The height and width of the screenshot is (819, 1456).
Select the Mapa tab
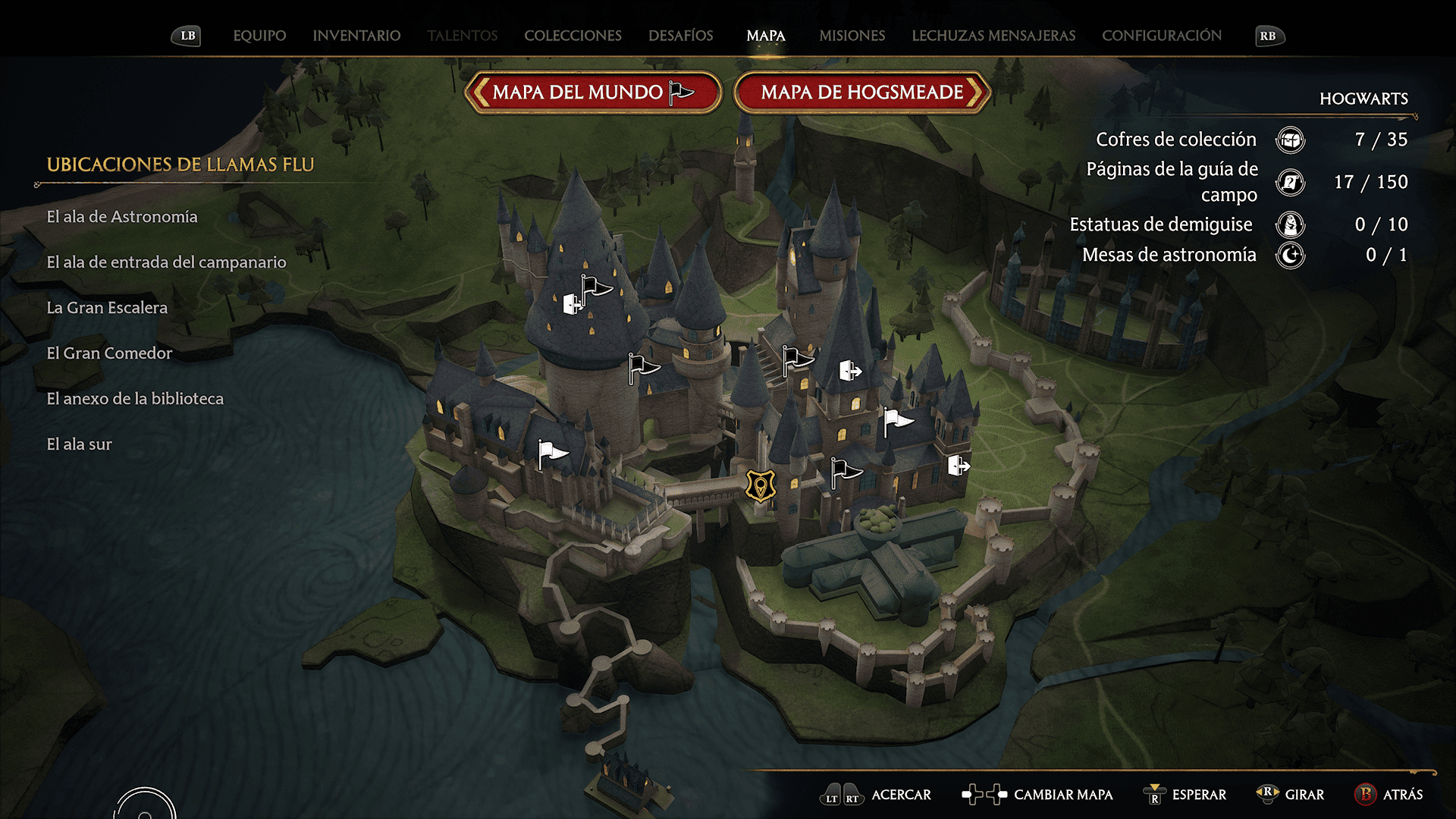[765, 36]
